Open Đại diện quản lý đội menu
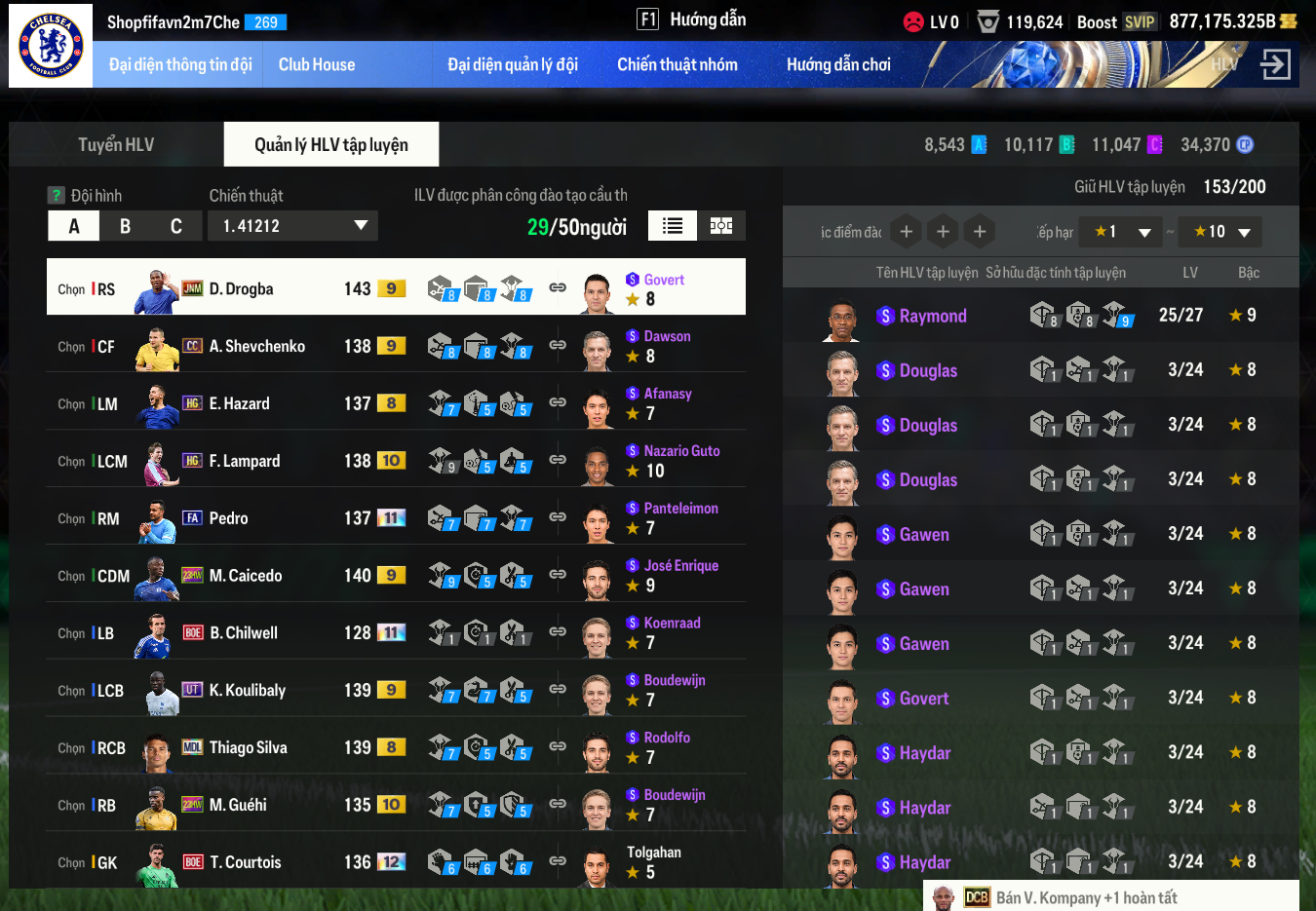 pyautogui.click(x=513, y=65)
